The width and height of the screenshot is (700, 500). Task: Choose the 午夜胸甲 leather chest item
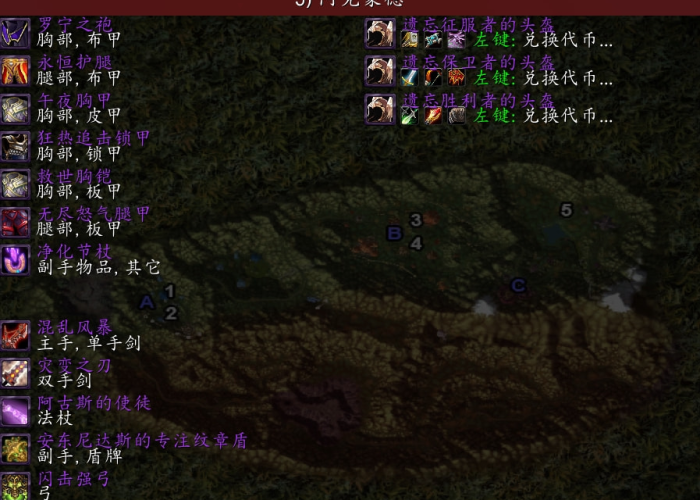click(x=74, y=100)
